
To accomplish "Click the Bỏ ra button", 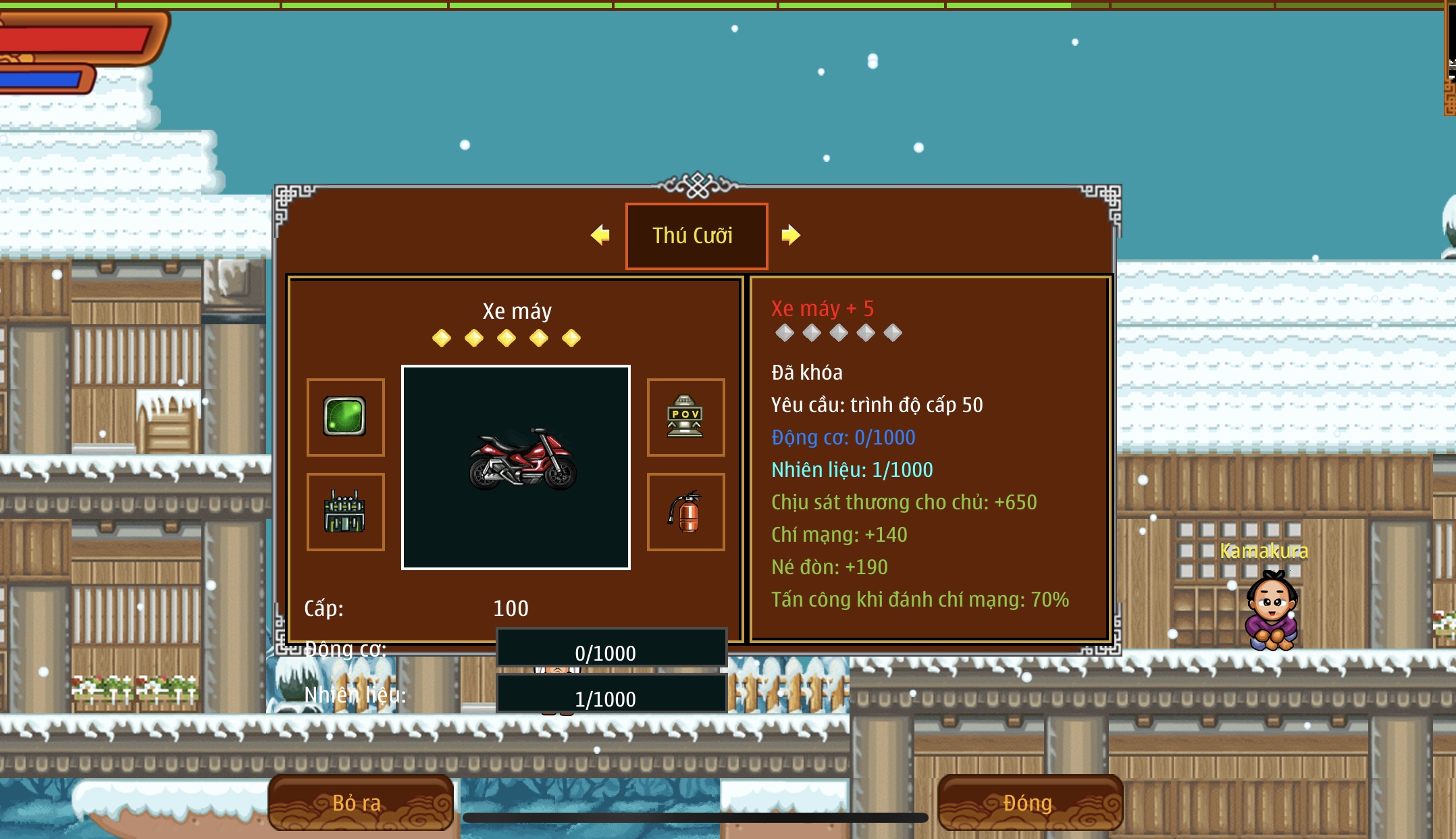I will (x=360, y=803).
